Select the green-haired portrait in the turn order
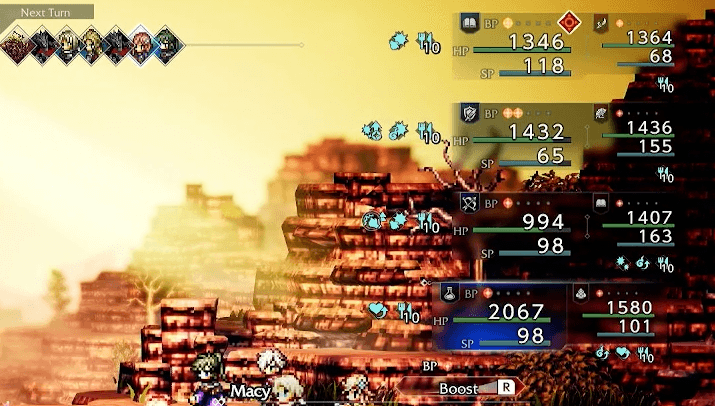Viewport: 715px width, 406px height. coord(168,43)
